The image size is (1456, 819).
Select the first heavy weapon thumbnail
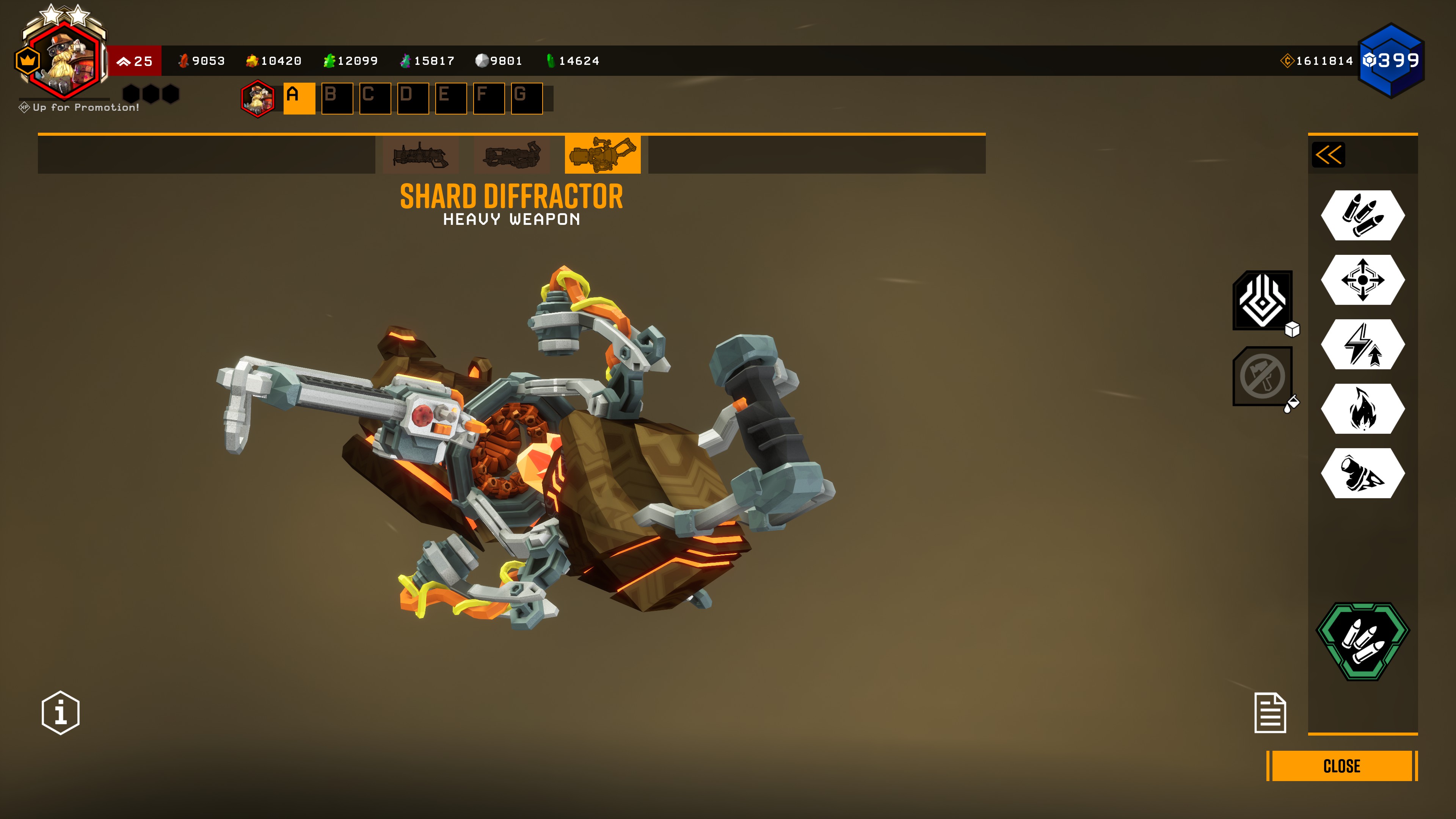(420, 155)
